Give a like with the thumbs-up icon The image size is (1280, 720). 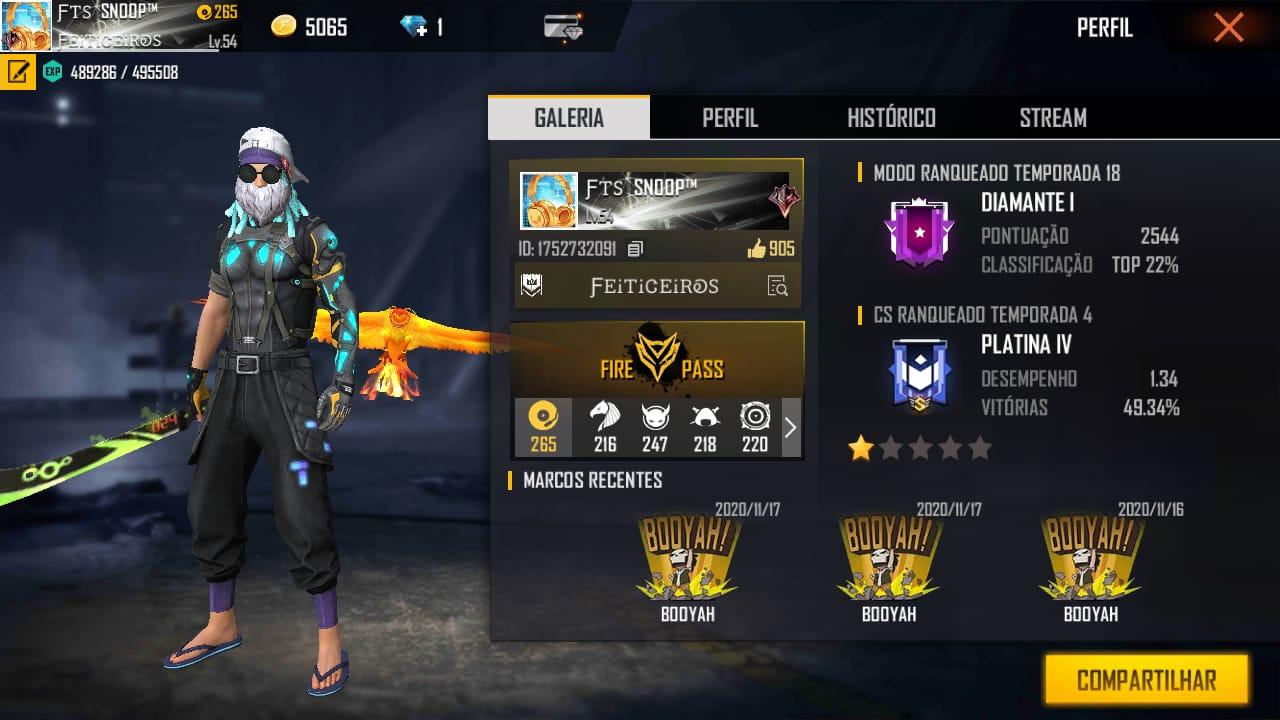click(x=757, y=249)
